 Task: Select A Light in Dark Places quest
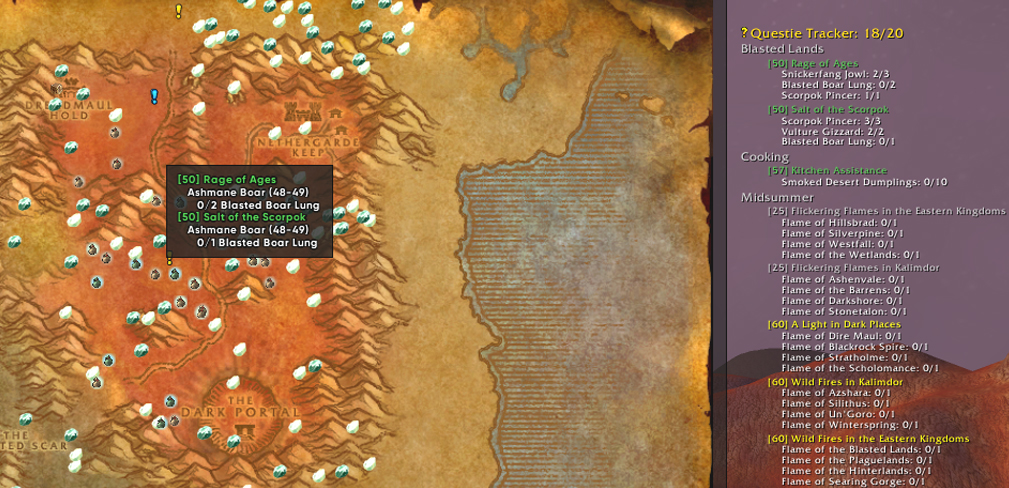point(834,324)
